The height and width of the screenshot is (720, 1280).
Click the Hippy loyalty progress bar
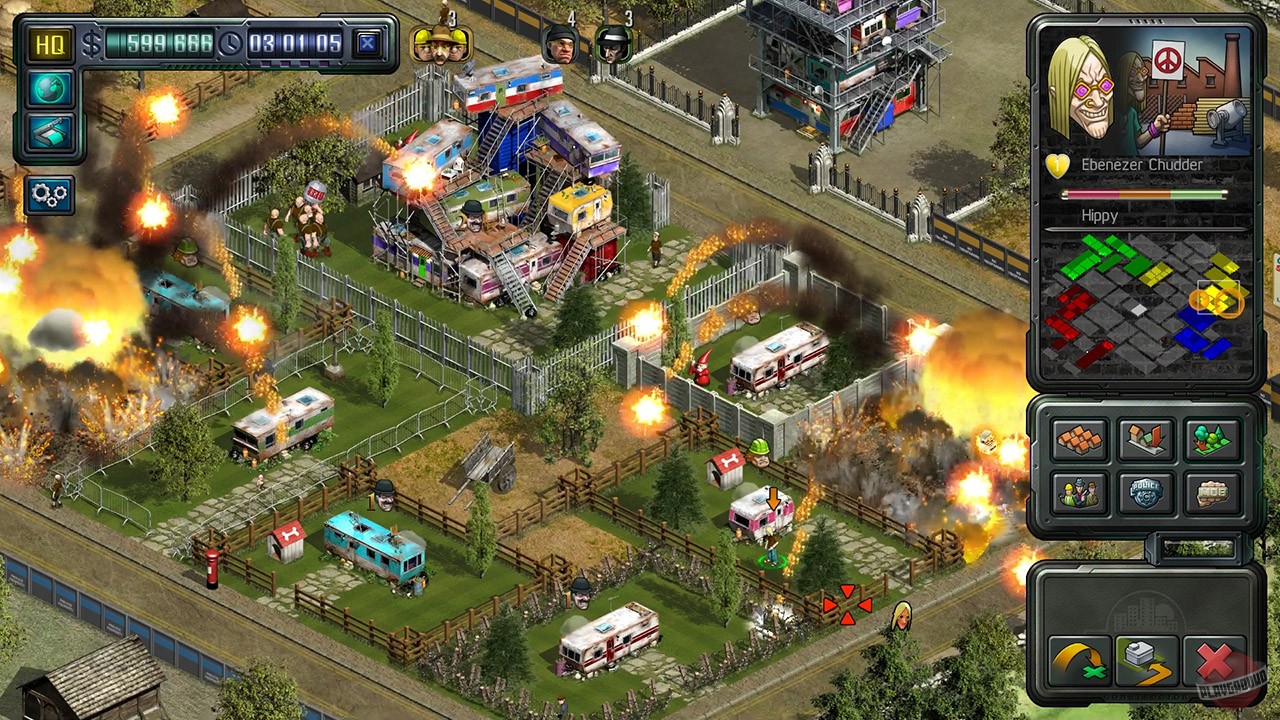pos(1145,193)
